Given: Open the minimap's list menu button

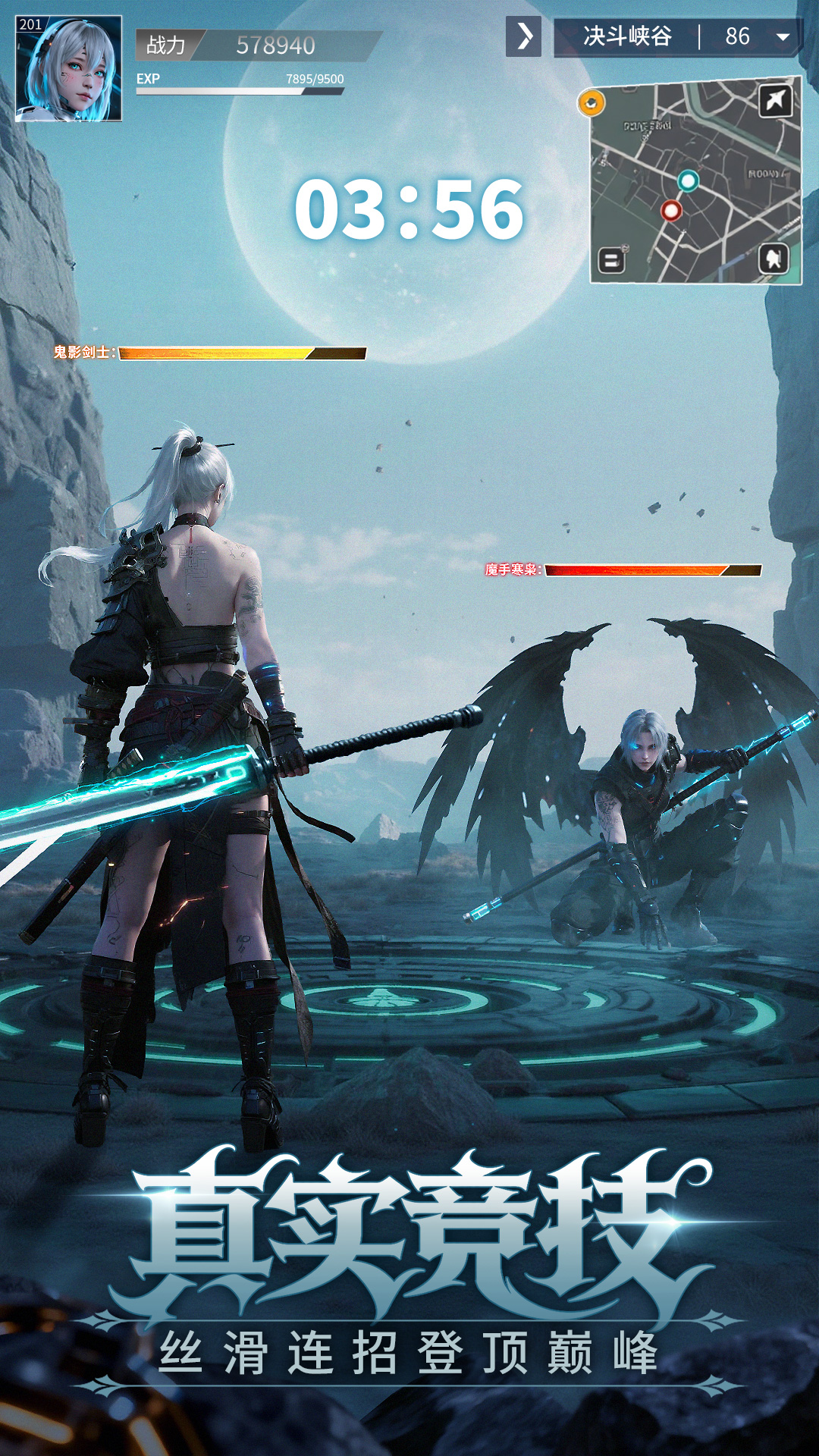Looking at the screenshot, I should [x=611, y=261].
